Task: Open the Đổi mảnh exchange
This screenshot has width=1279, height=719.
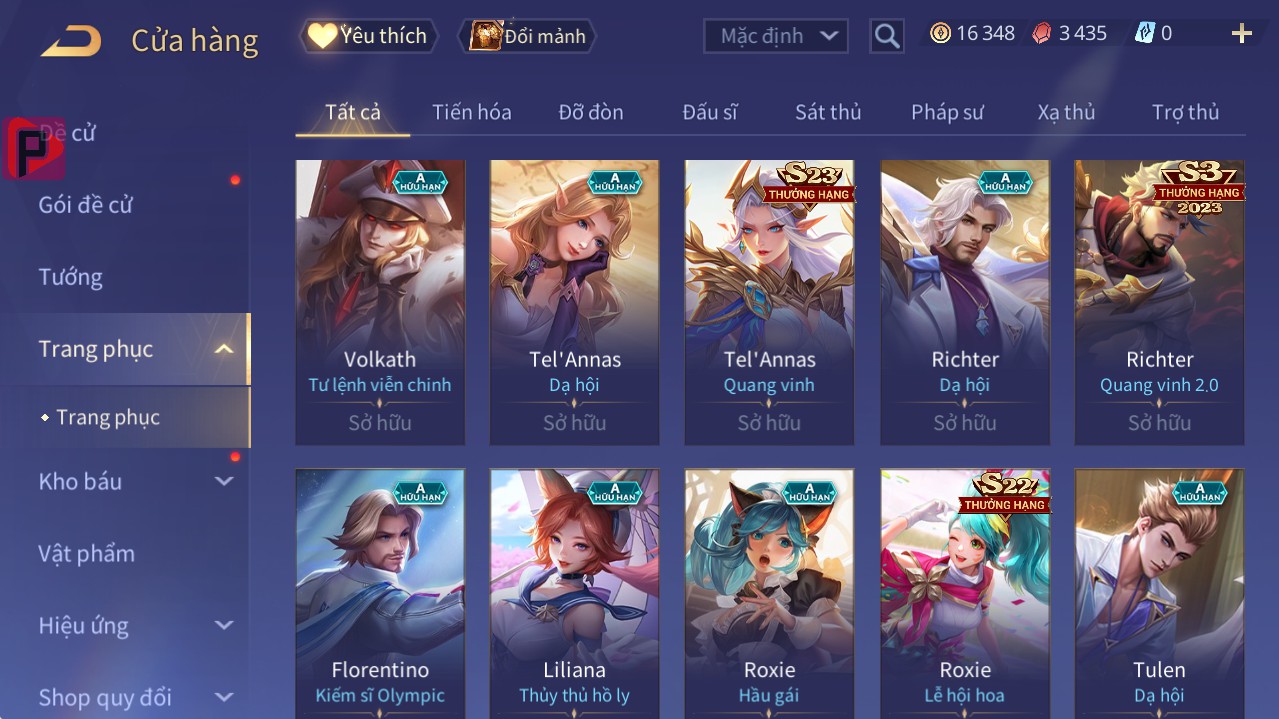Action: tap(528, 36)
